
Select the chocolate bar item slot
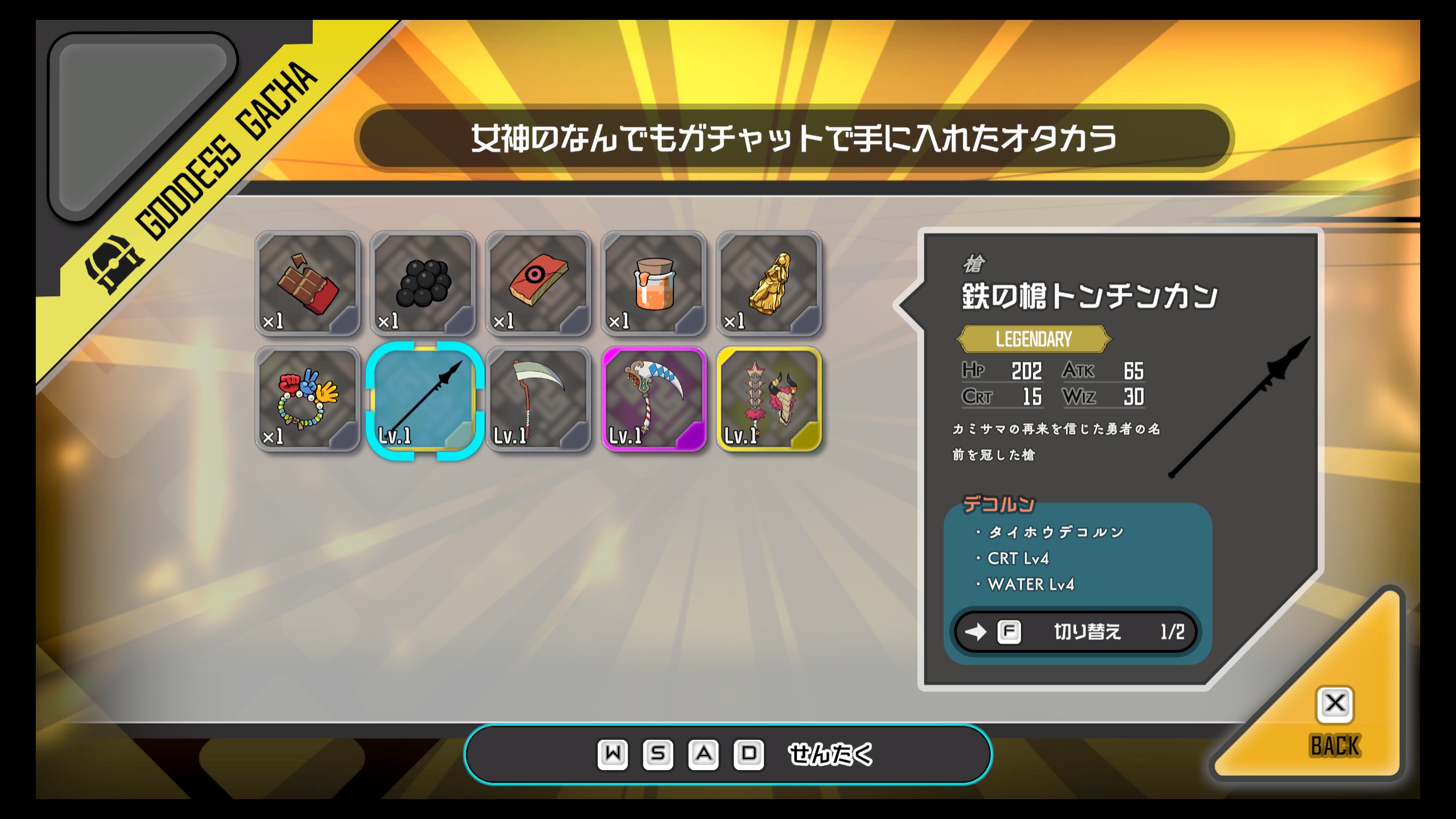[308, 283]
